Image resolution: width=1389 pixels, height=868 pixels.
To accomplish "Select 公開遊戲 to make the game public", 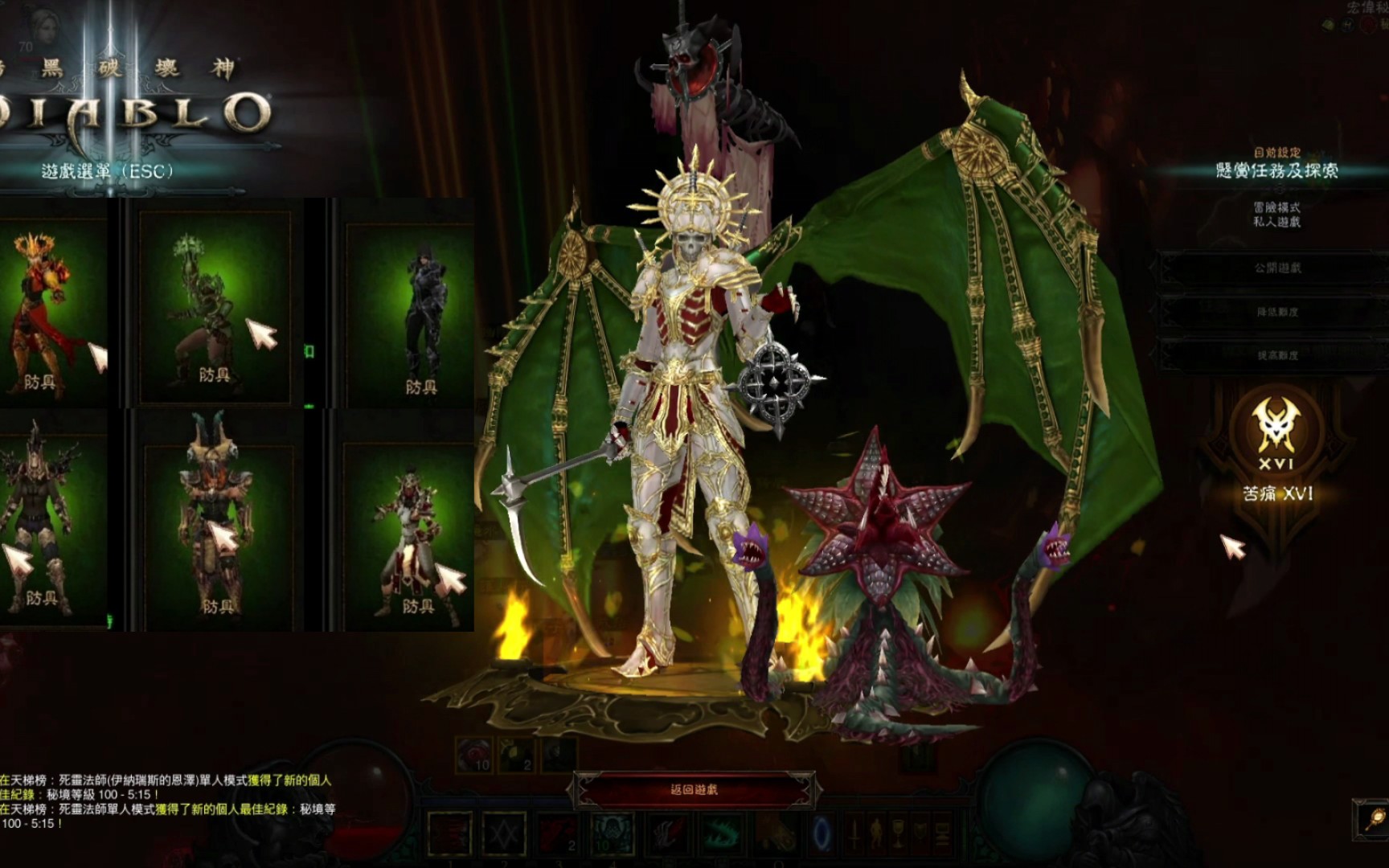I will click(1276, 268).
